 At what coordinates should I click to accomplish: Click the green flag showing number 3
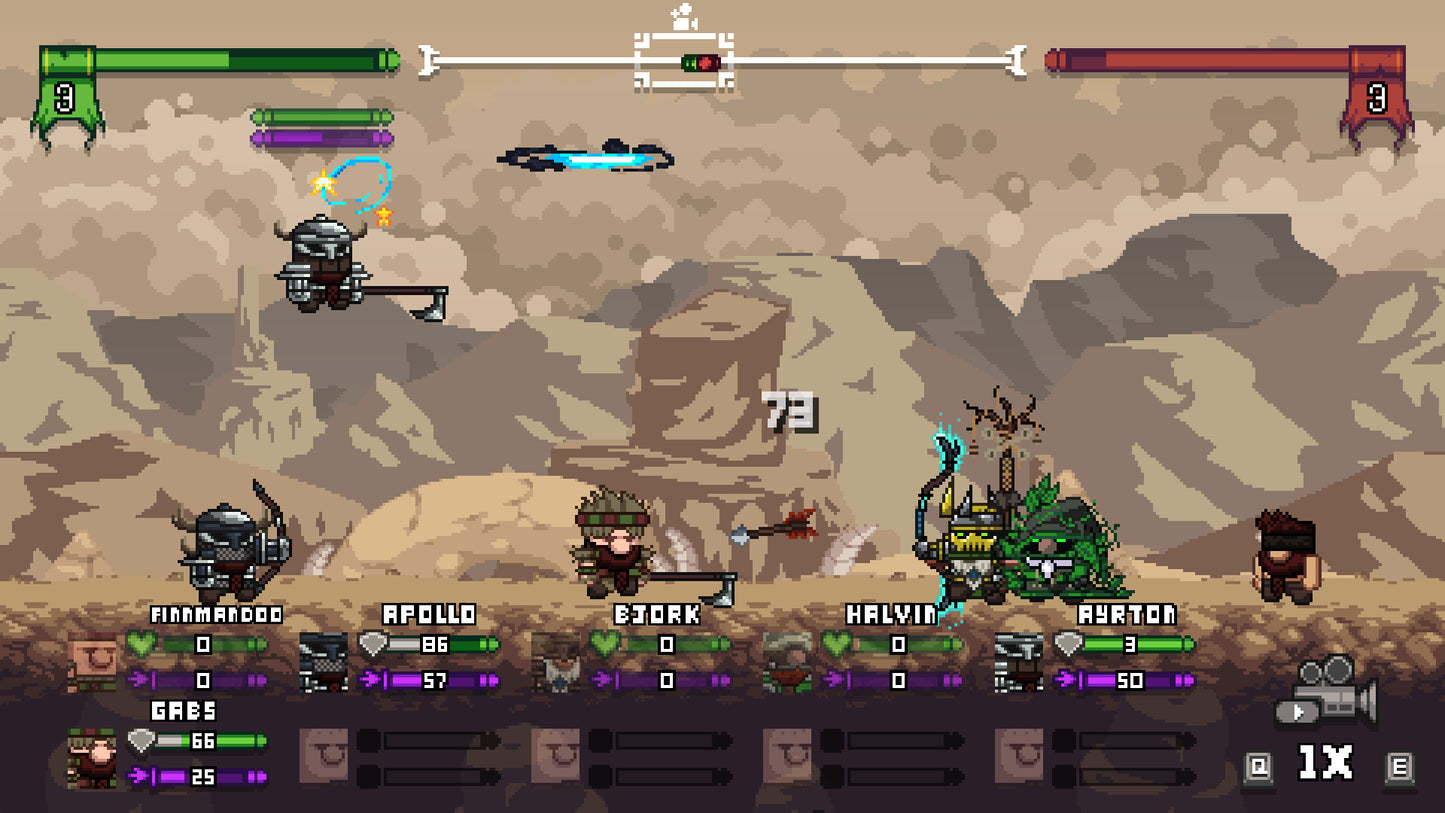(65, 95)
